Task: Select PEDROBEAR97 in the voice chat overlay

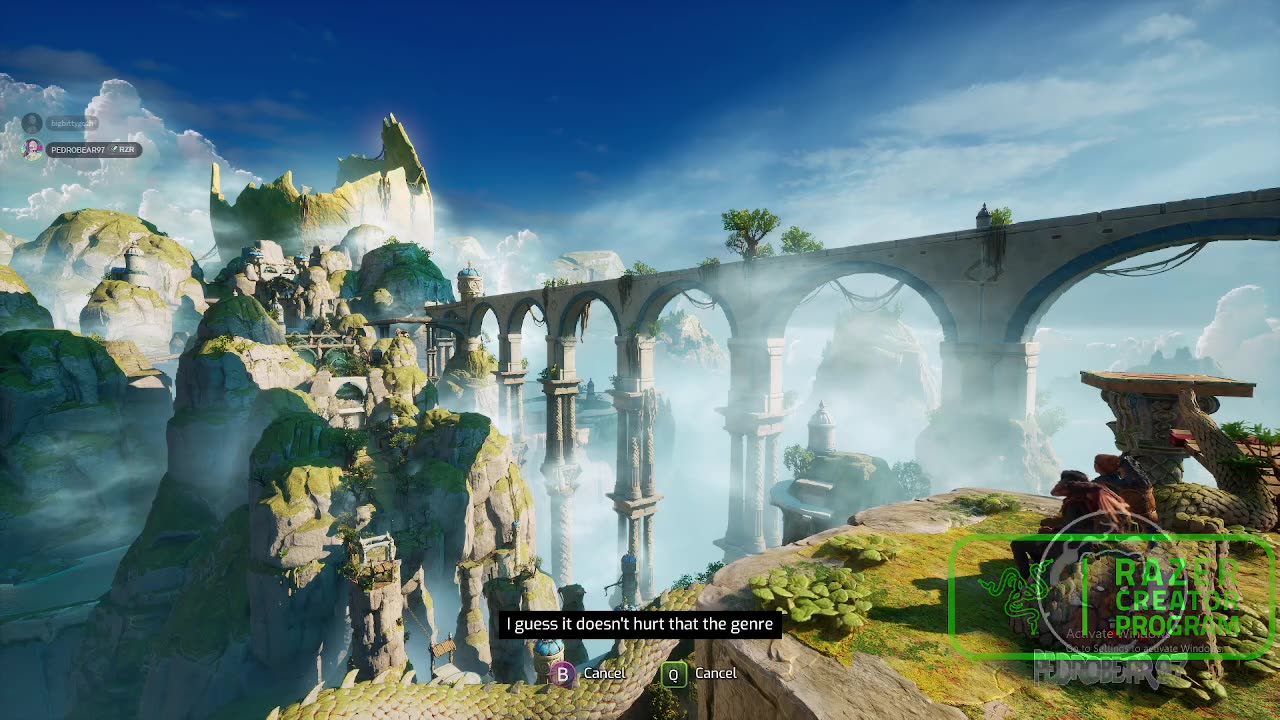Action: point(76,150)
